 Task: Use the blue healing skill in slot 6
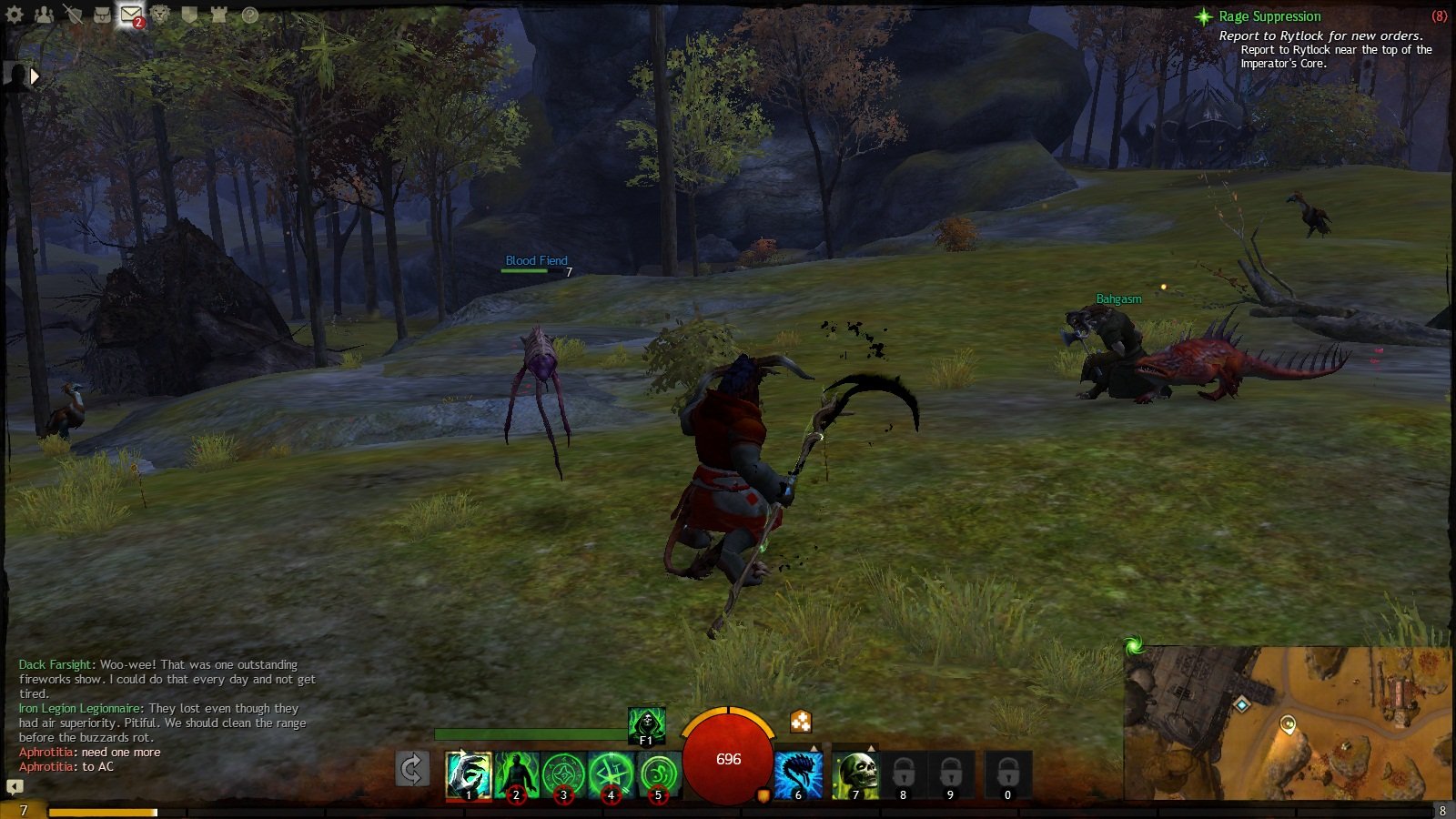[798, 774]
